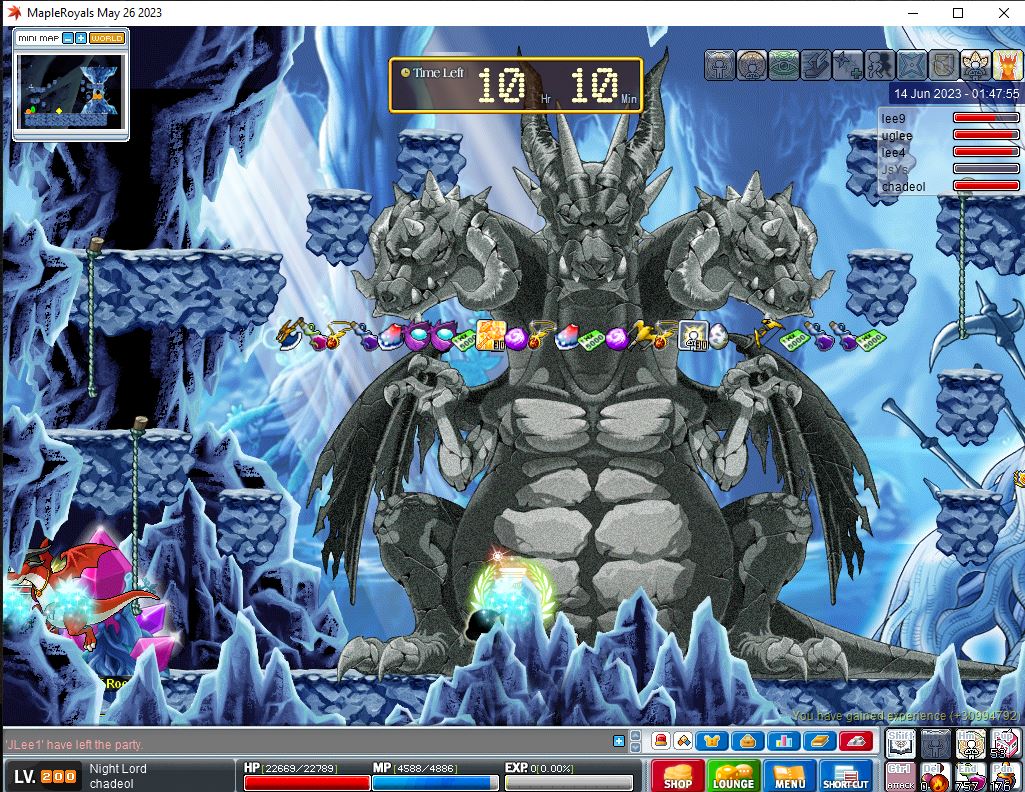Open the Lounge button
The width and height of the screenshot is (1025, 792).
pyautogui.click(x=733, y=776)
